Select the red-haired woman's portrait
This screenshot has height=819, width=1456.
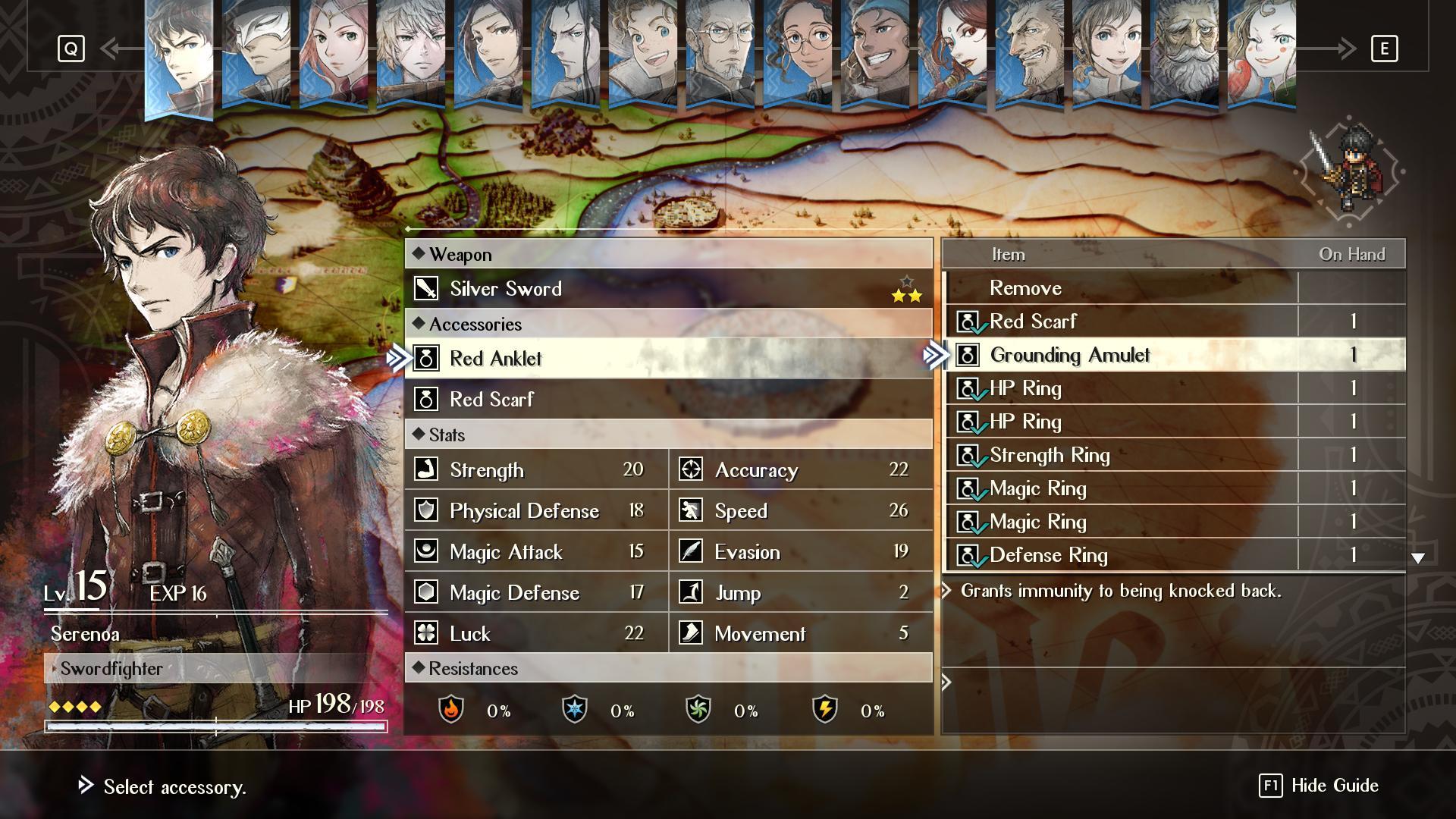tap(334, 53)
